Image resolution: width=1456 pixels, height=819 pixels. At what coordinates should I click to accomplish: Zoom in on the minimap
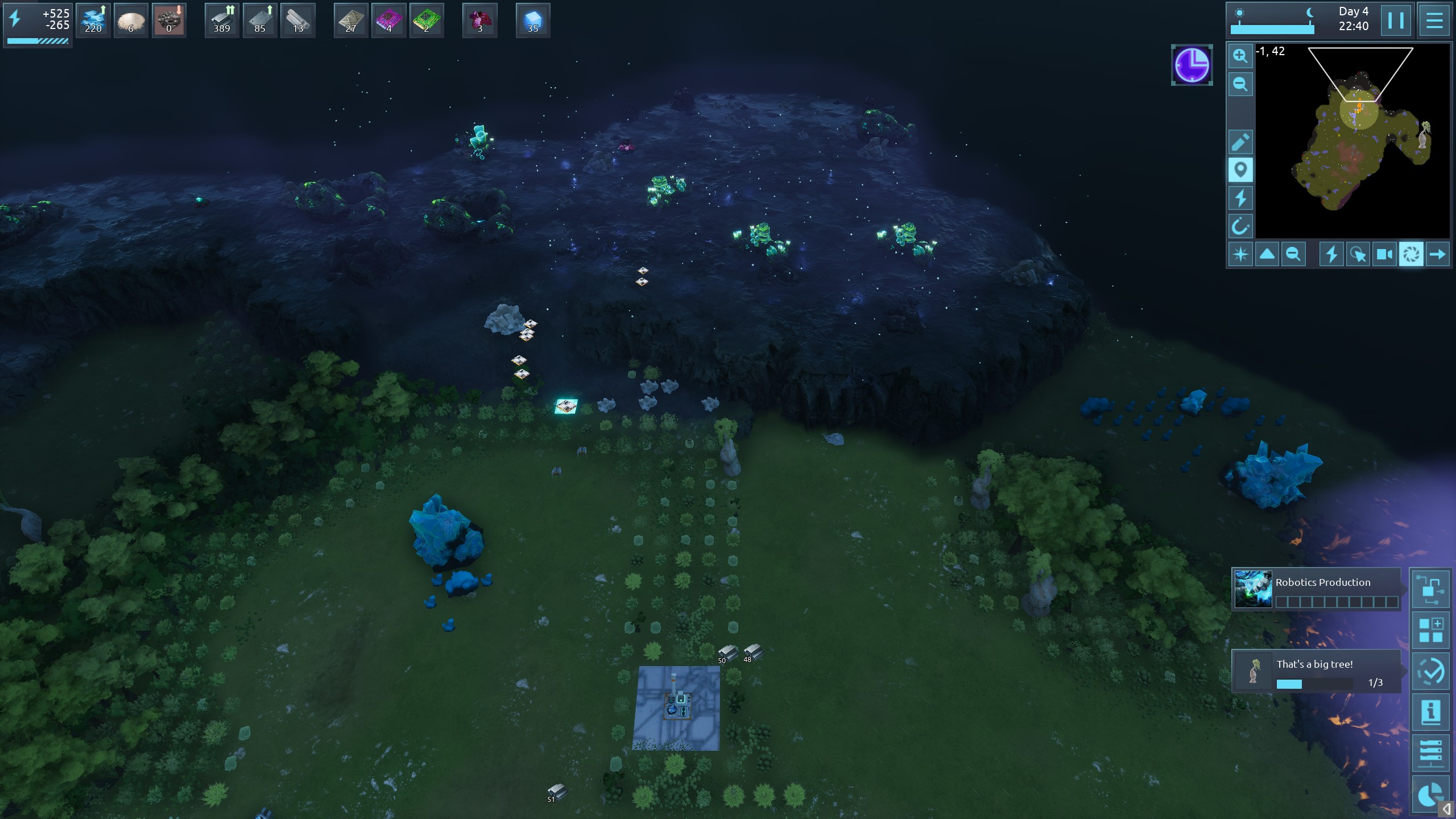(x=1240, y=56)
